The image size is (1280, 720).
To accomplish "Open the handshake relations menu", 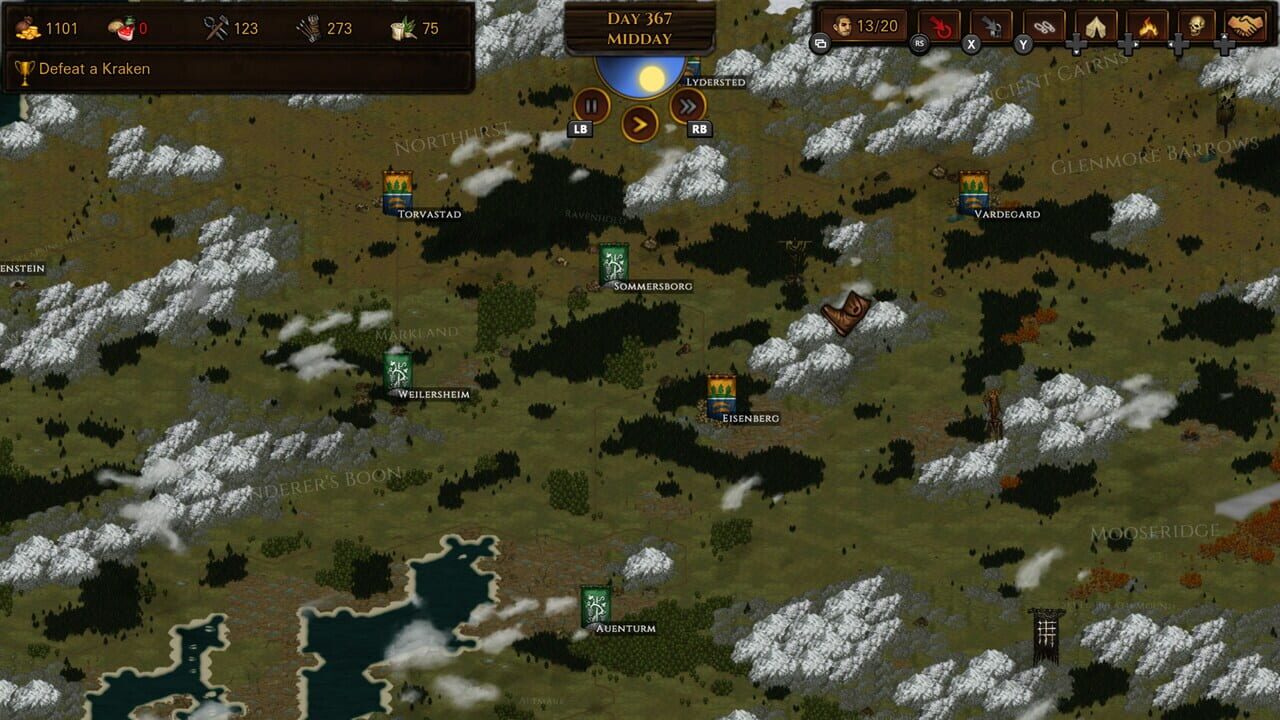I will 1244,25.
